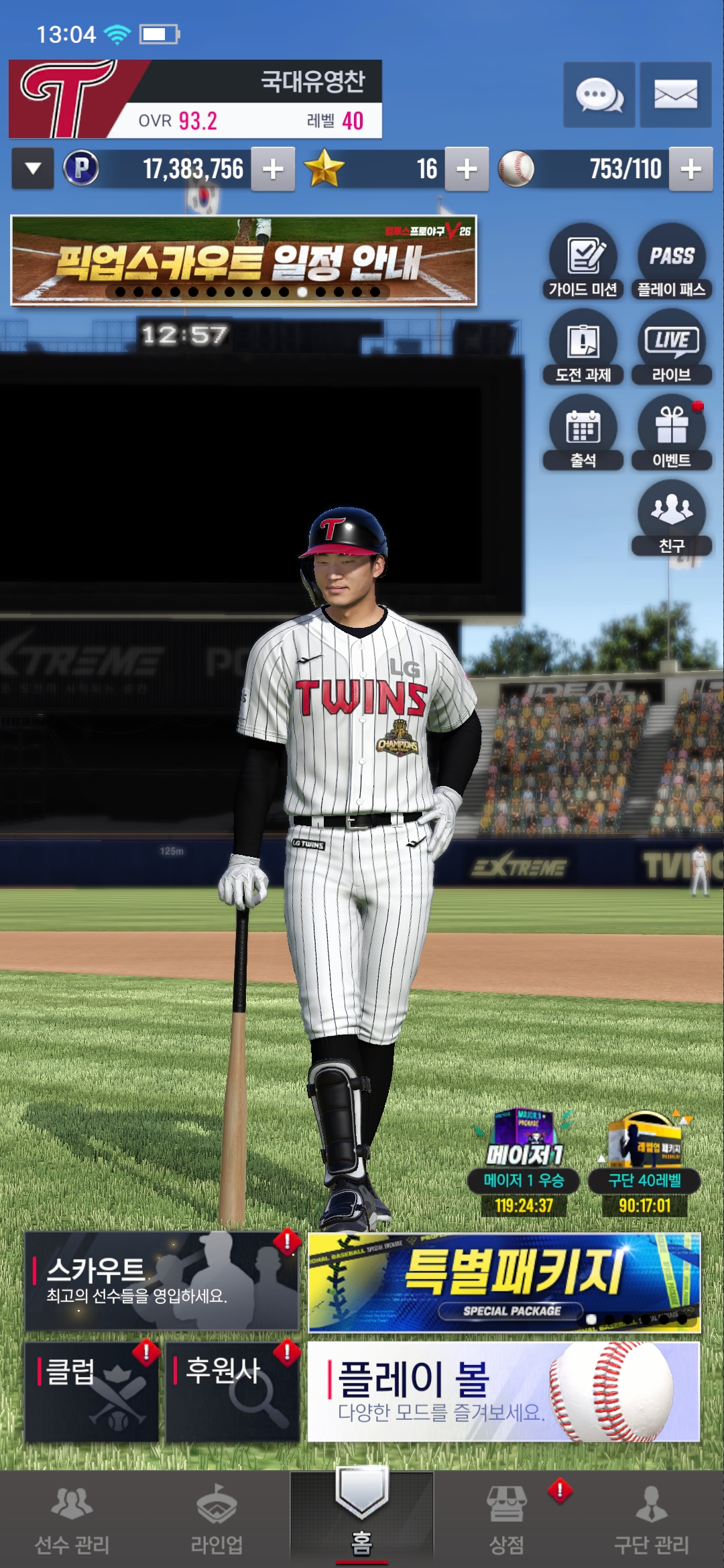Add more gold stars

(467, 169)
